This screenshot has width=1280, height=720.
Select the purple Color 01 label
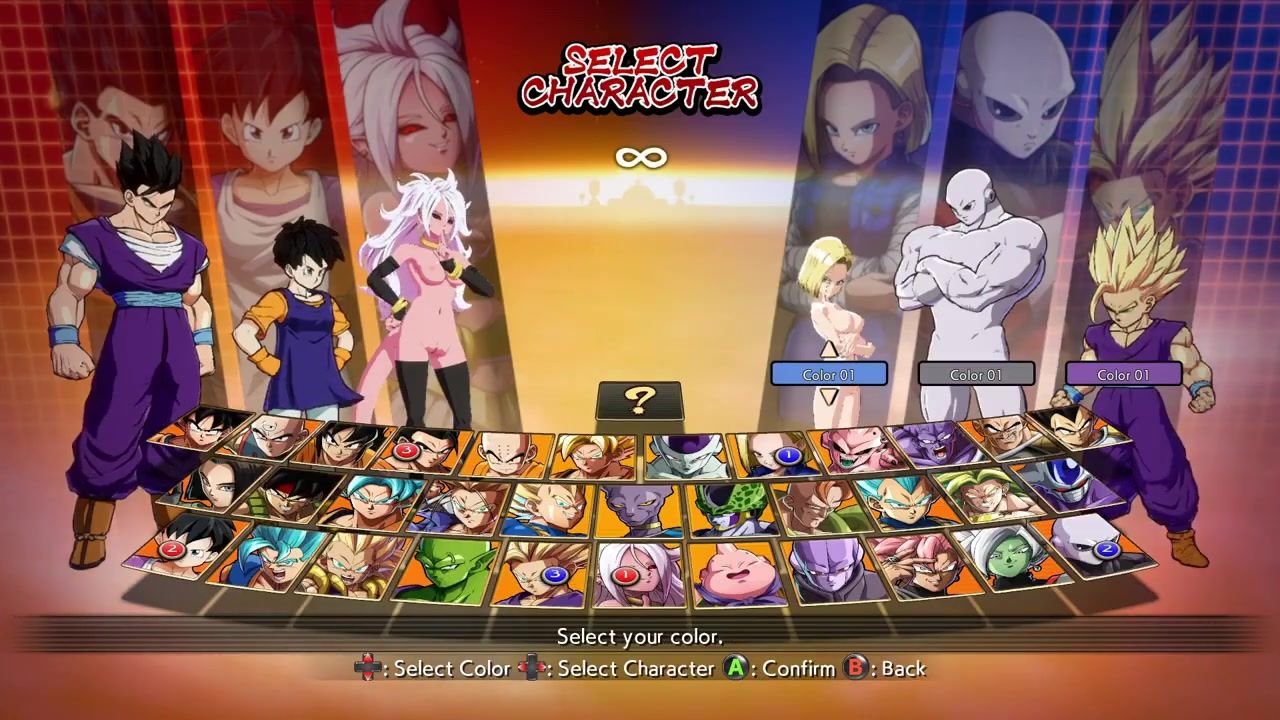point(1123,375)
